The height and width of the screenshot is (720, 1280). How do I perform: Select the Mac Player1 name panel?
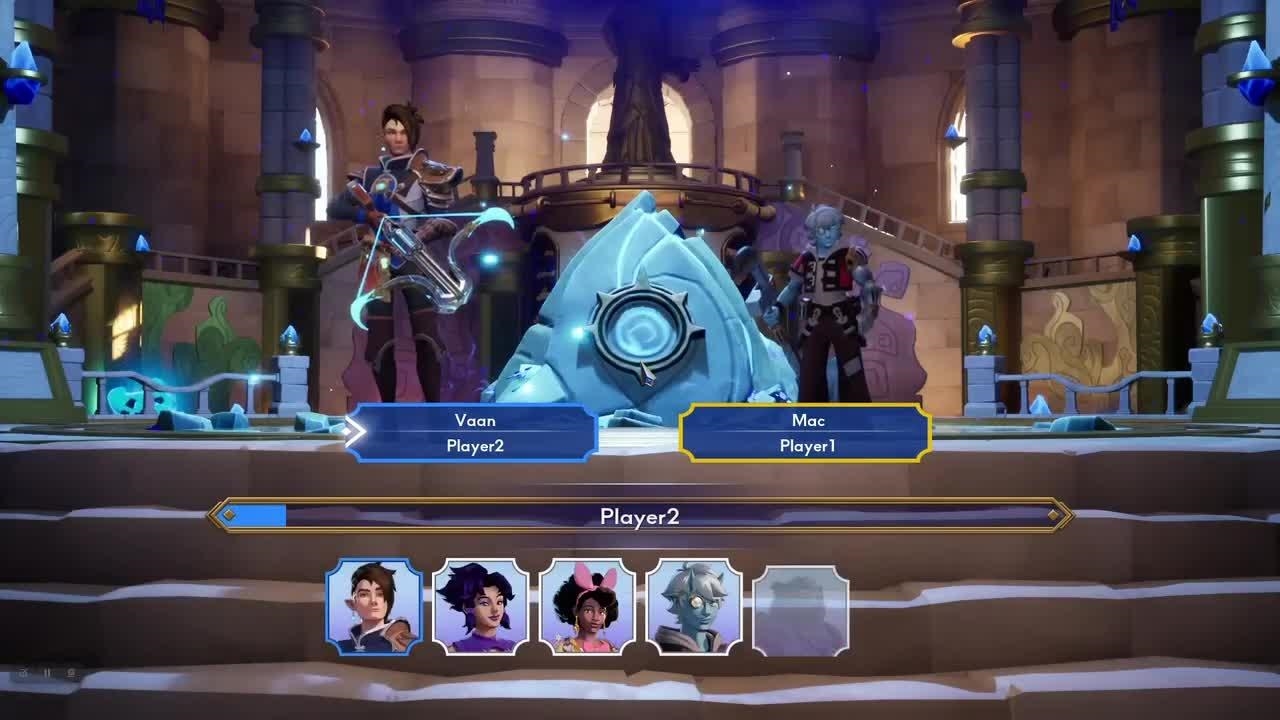coord(806,433)
